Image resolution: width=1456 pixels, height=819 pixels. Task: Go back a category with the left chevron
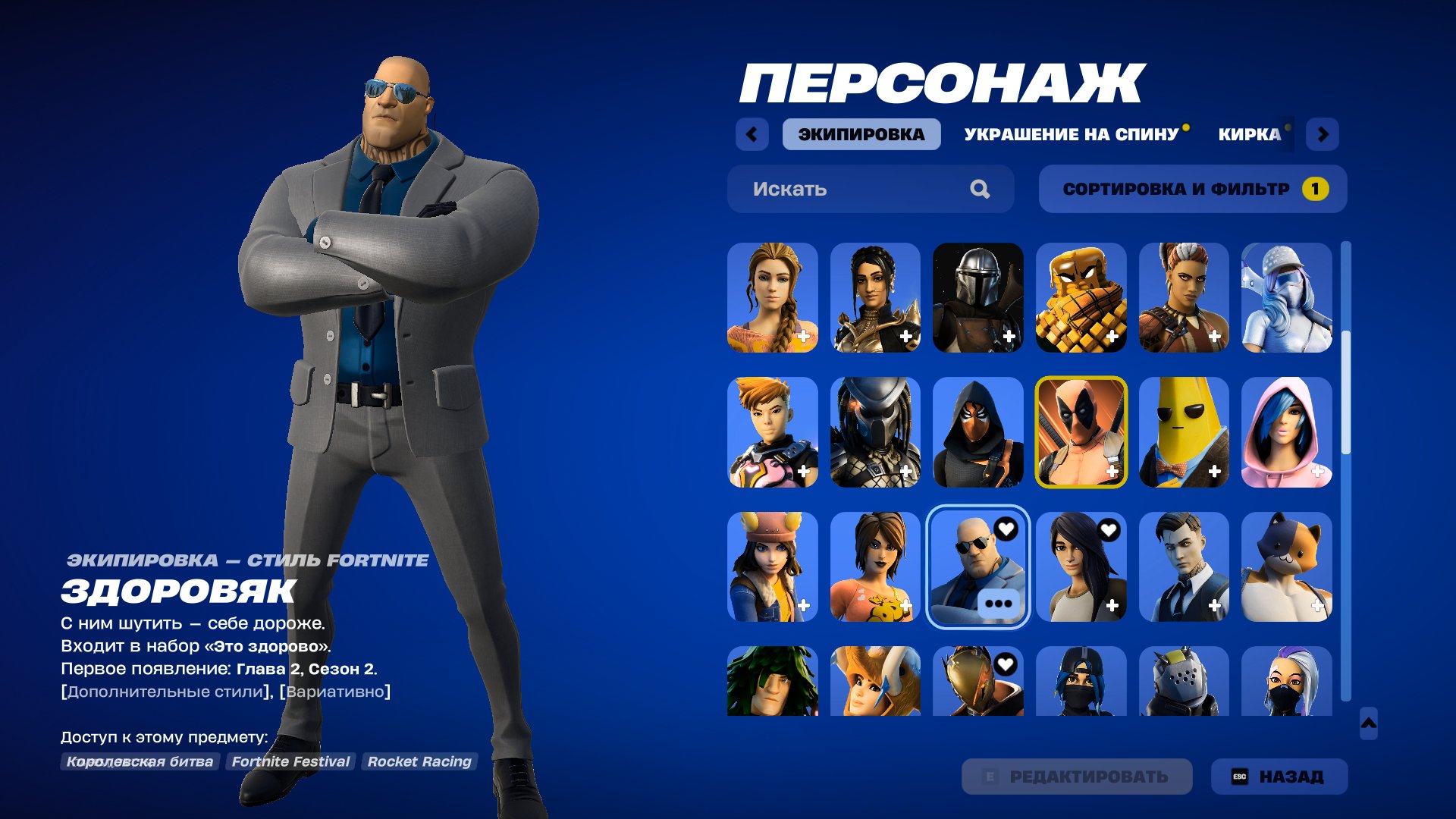(x=751, y=134)
